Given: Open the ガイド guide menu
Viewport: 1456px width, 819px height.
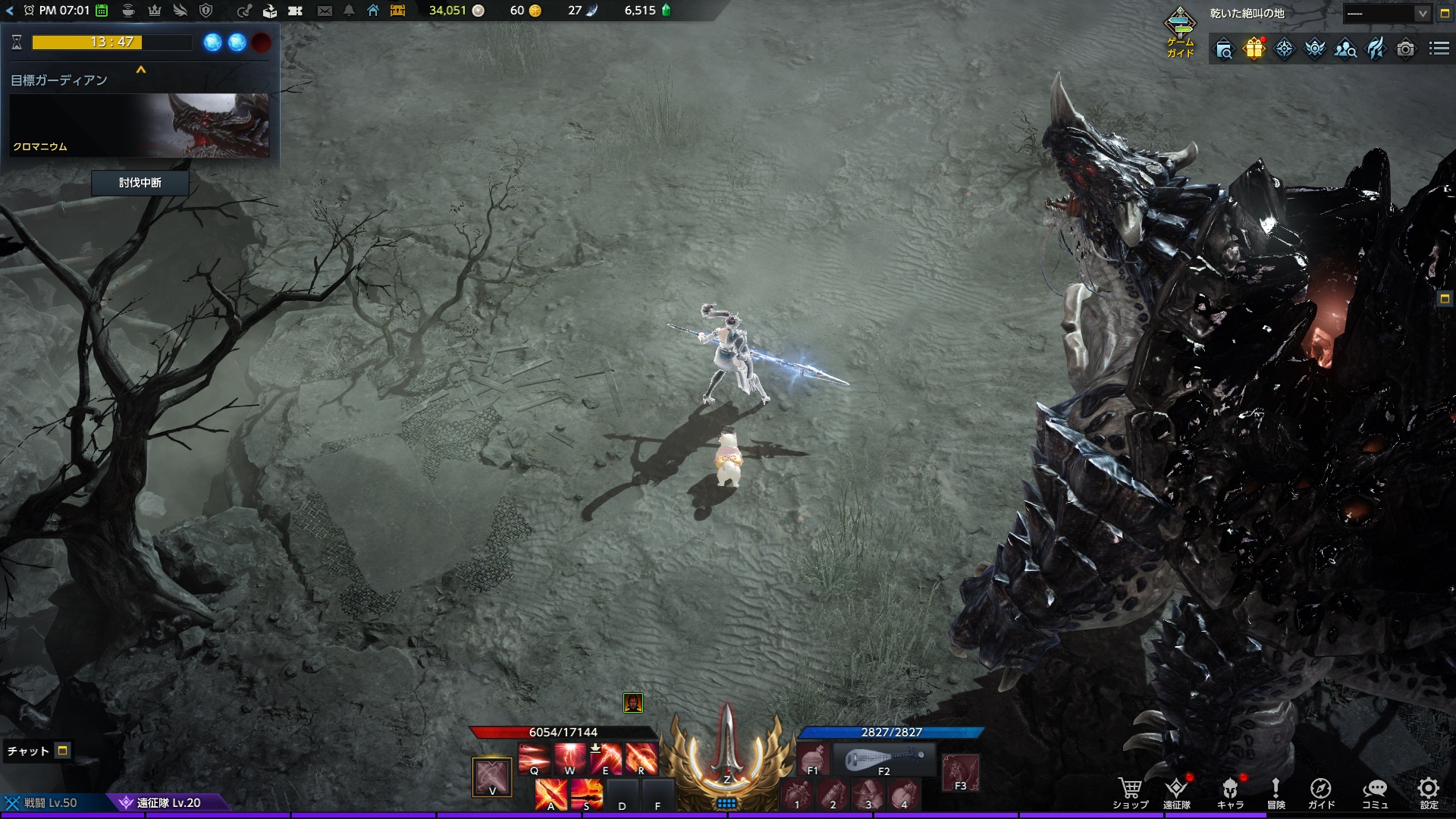Looking at the screenshot, I should tap(1321, 792).
